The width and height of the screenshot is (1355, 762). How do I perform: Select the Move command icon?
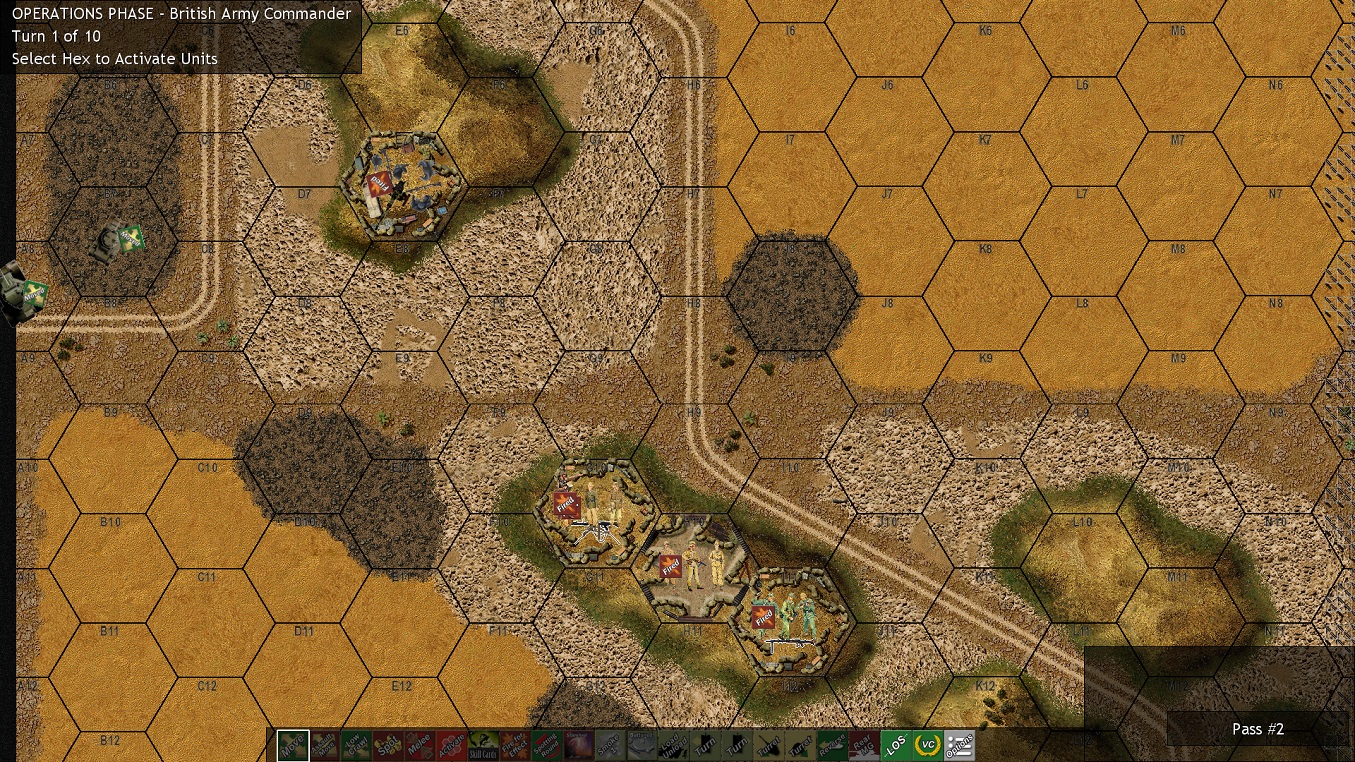pyautogui.click(x=293, y=745)
